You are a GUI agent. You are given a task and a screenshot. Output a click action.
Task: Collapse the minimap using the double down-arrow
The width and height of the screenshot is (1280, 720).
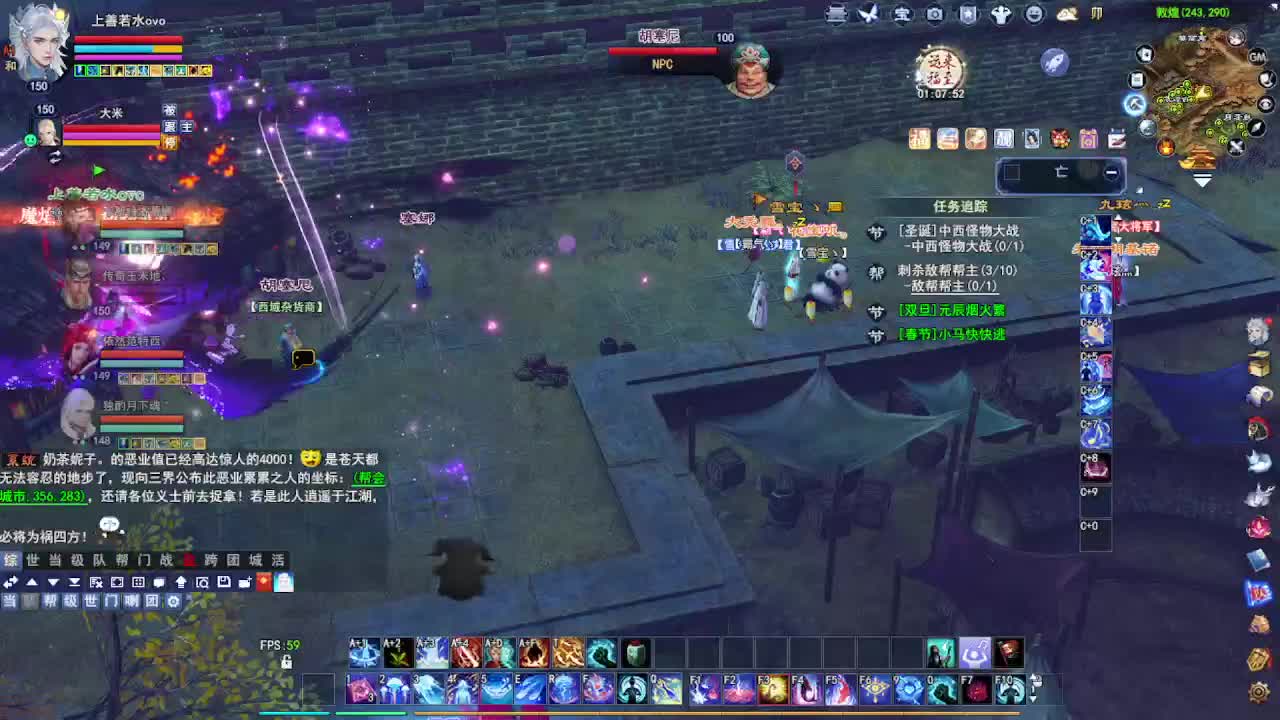point(1202,180)
